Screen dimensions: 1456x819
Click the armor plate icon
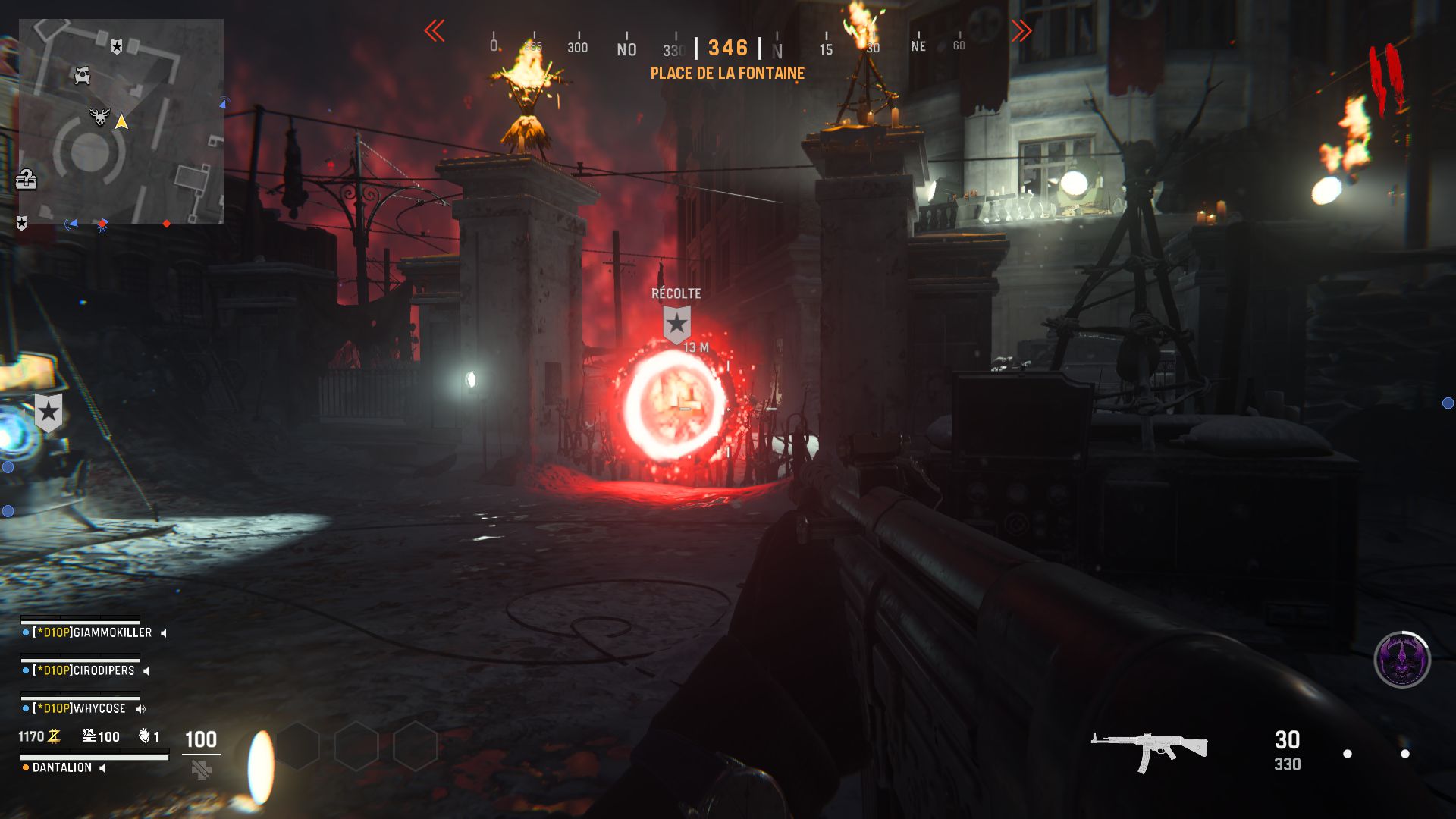coord(201,770)
